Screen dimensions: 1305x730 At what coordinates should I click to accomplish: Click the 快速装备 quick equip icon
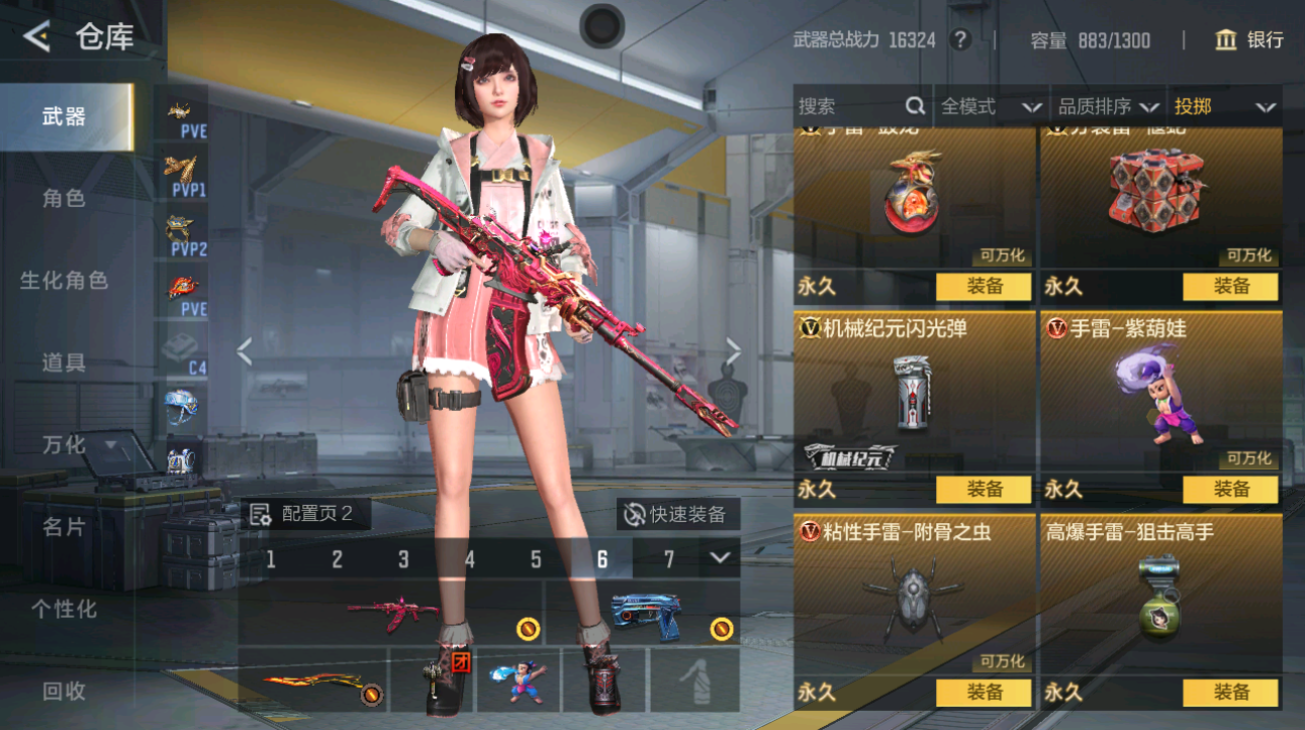click(x=634, y=514)
